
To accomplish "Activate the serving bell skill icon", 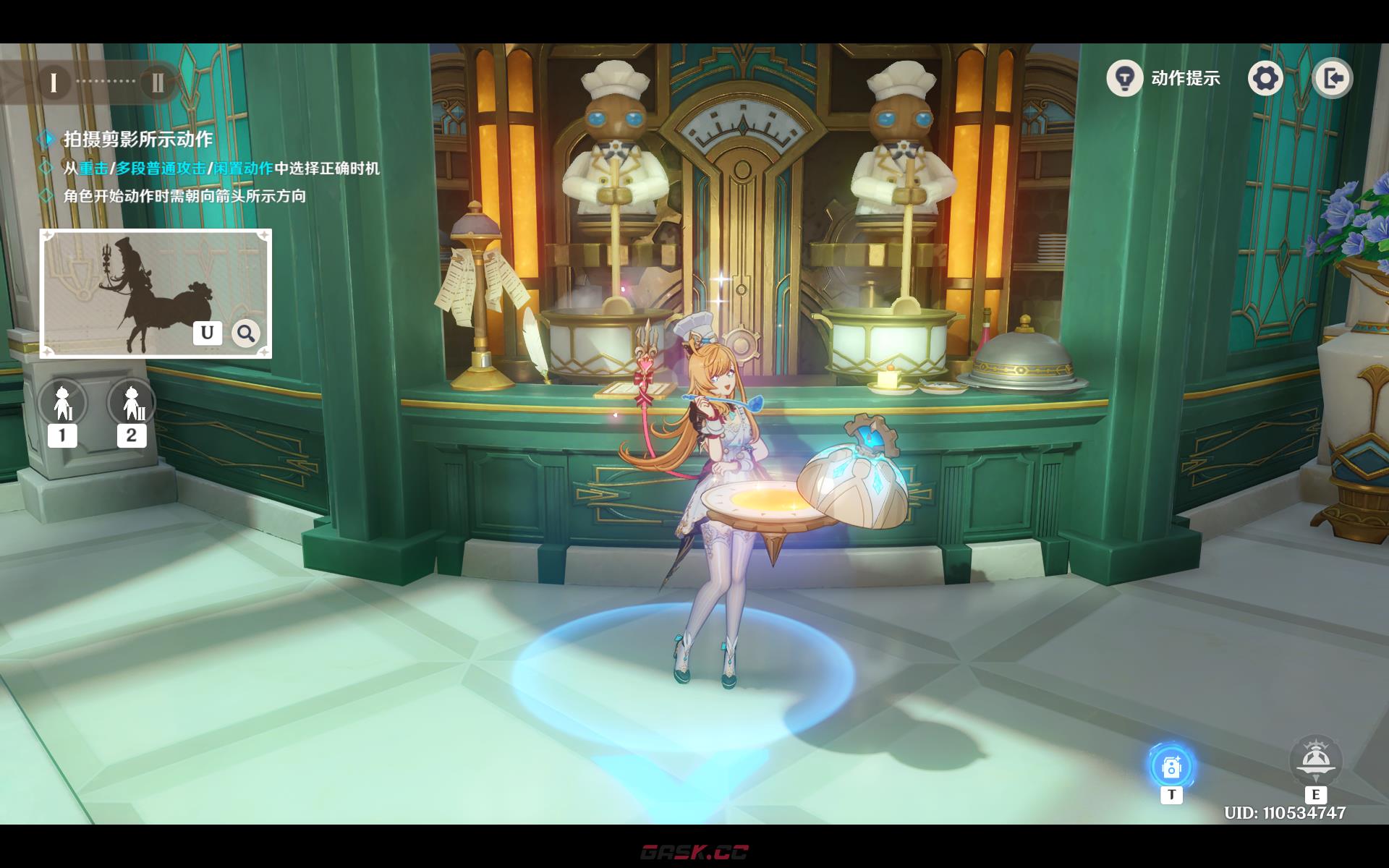I will (1315, 761).
